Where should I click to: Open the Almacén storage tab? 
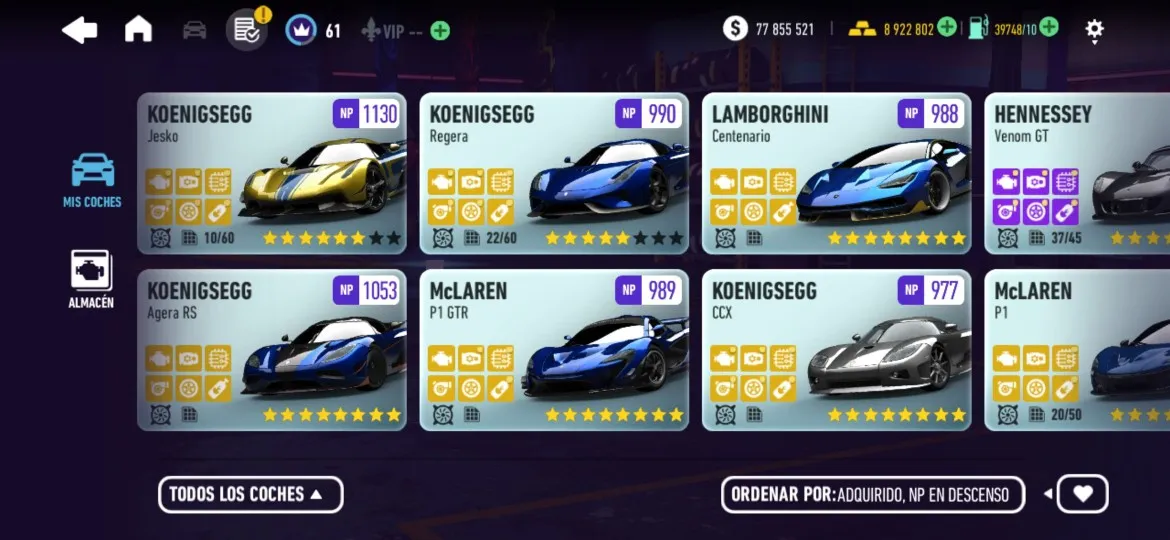click(x=91, y=280)
